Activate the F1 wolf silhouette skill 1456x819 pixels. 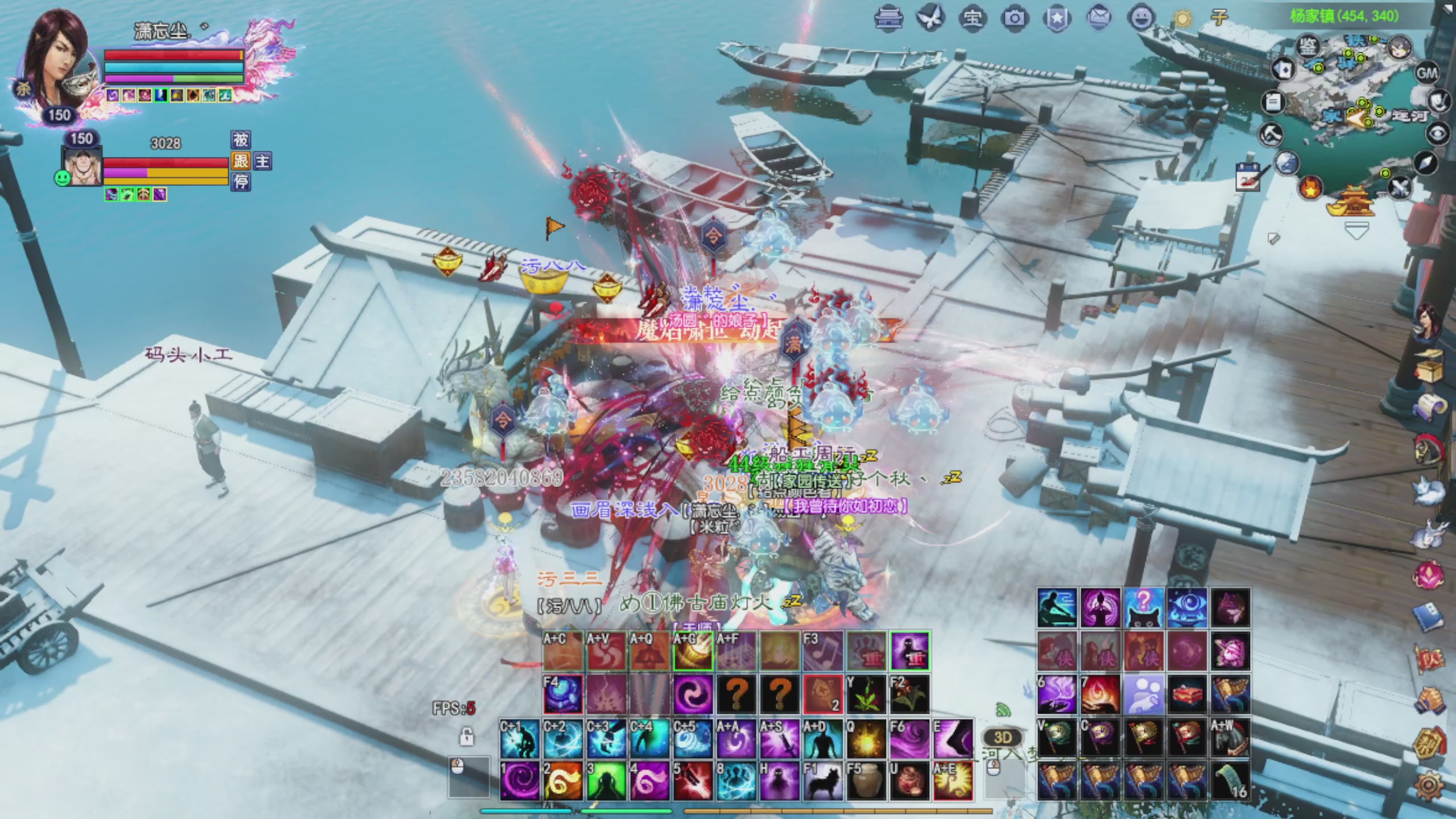coord(822,781)
